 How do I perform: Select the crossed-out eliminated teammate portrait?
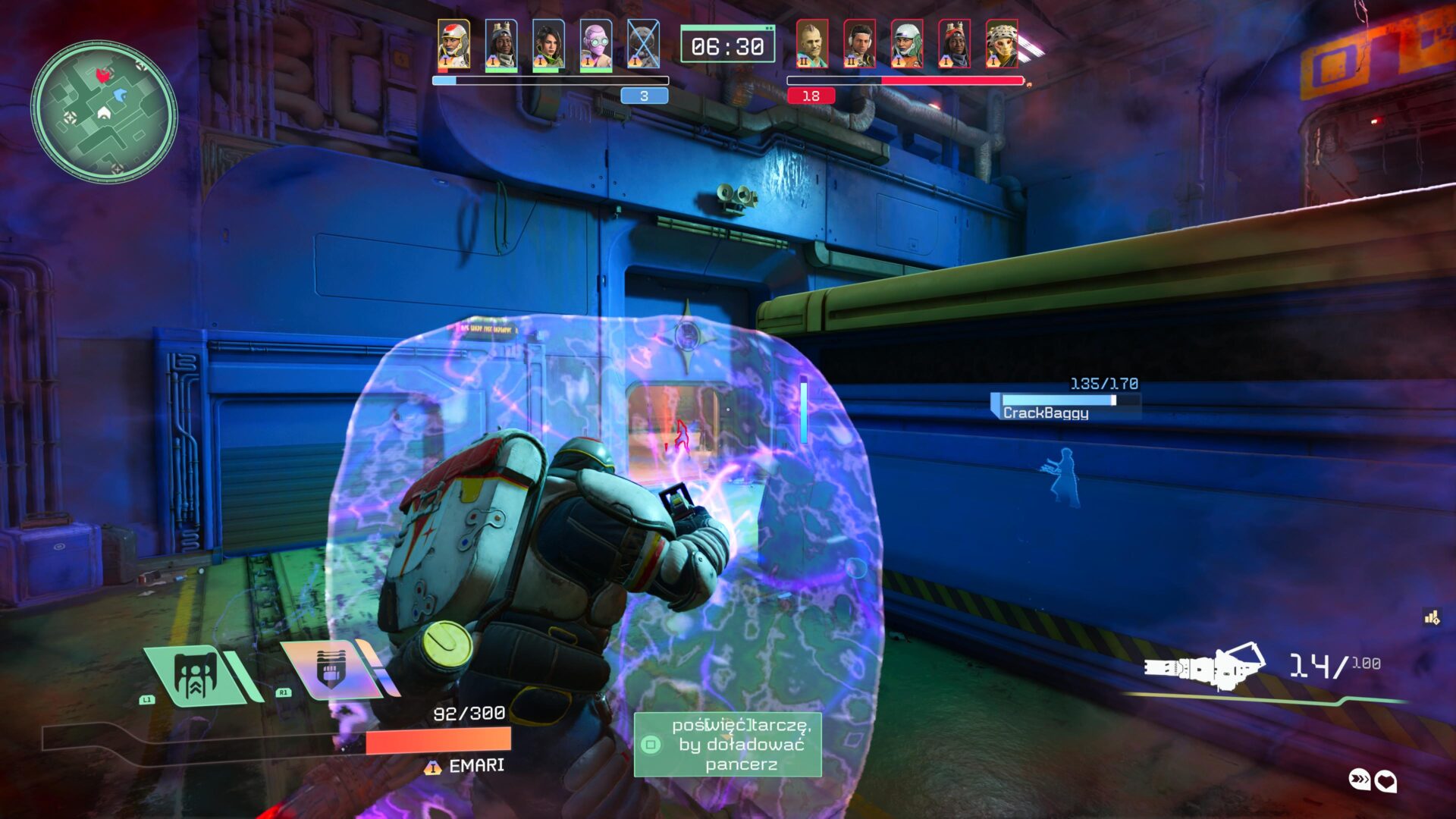click(643, 44)
